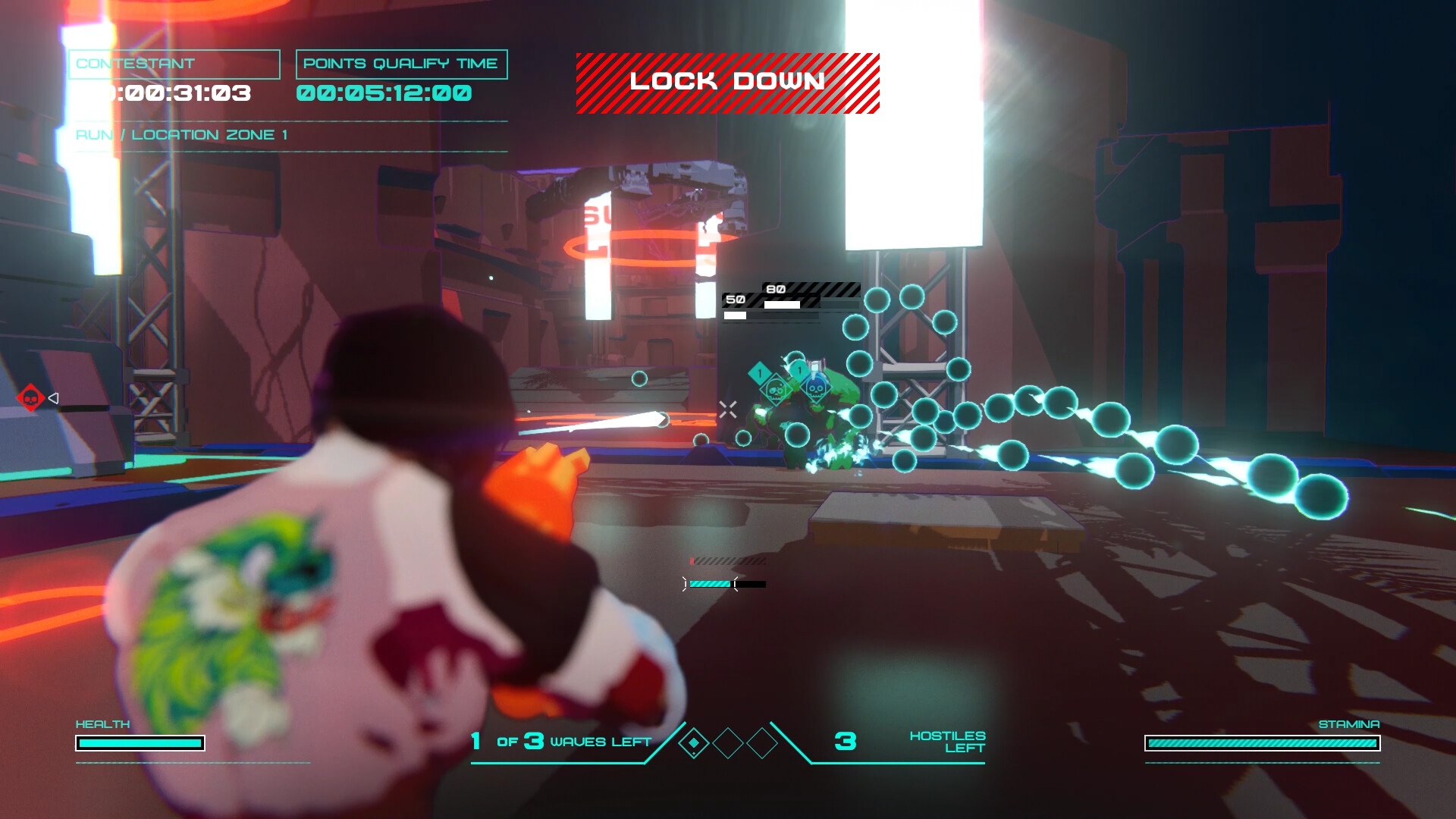Open the WAVES LEFT status readout
The width and height of the screenshot is (1456, 819).
561,742
